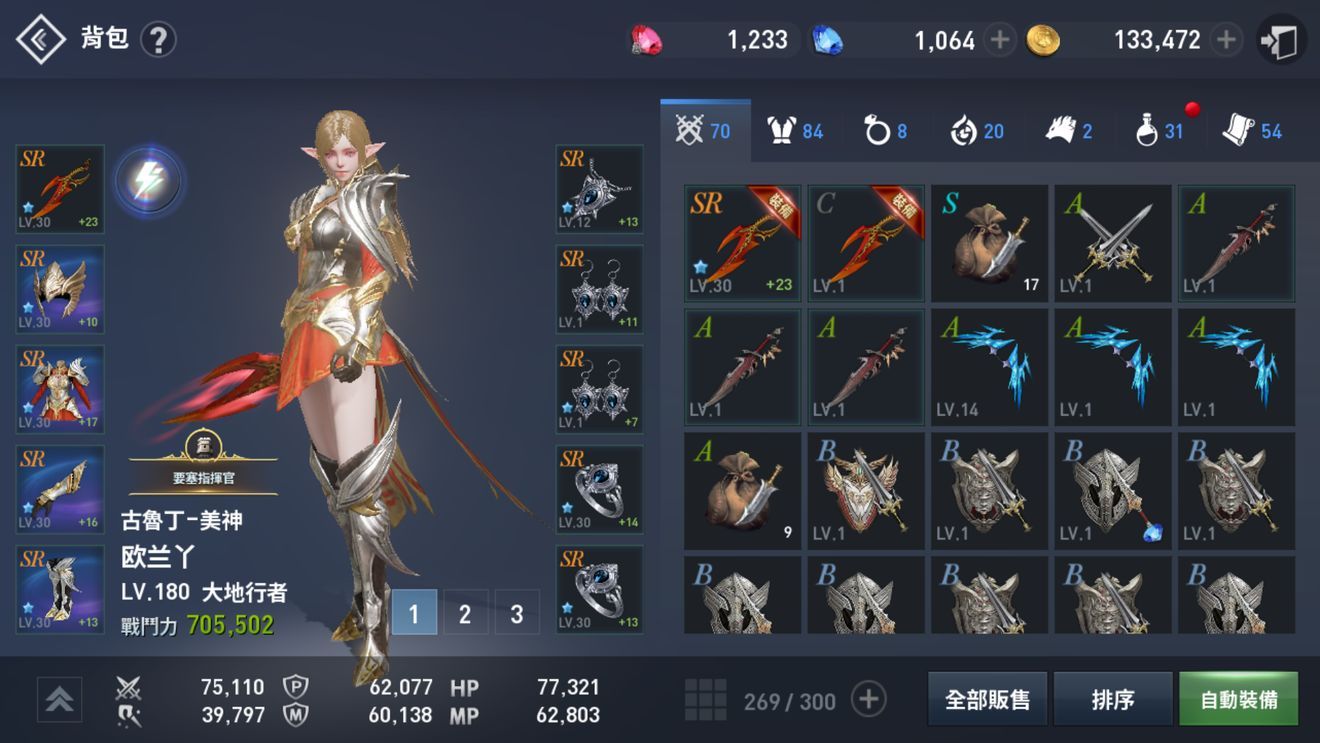
Task: Switch to equipment page 3
Action: tap(516, 614)
